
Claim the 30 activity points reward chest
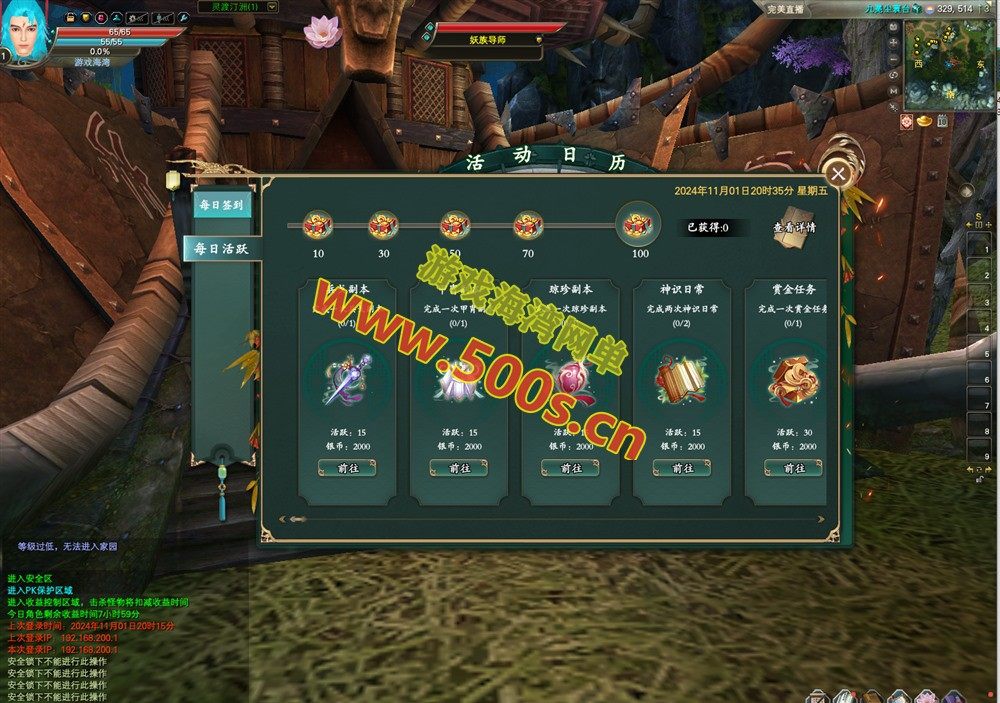point(383,226)
